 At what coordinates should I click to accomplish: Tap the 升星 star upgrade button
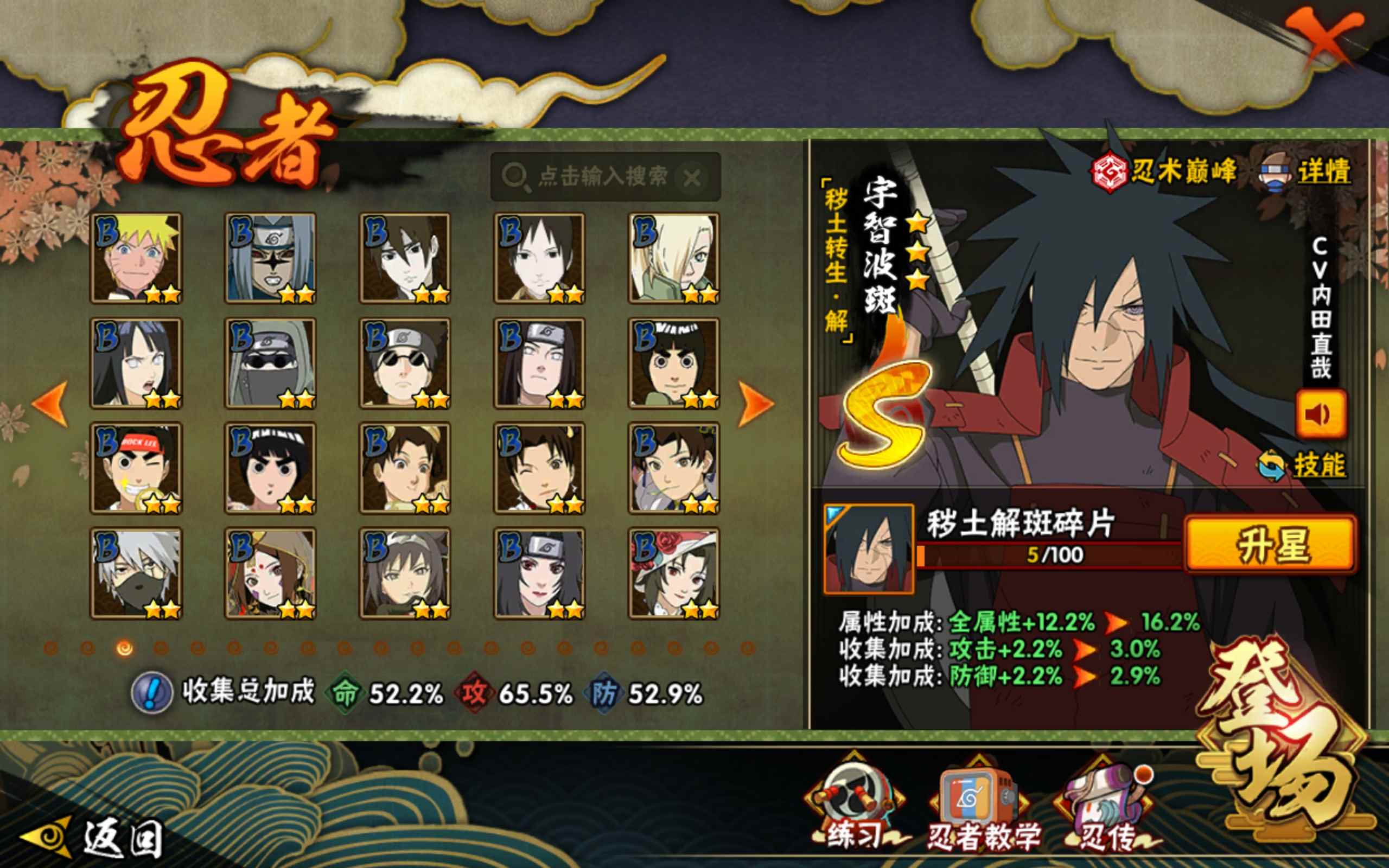click(1271, 544)
